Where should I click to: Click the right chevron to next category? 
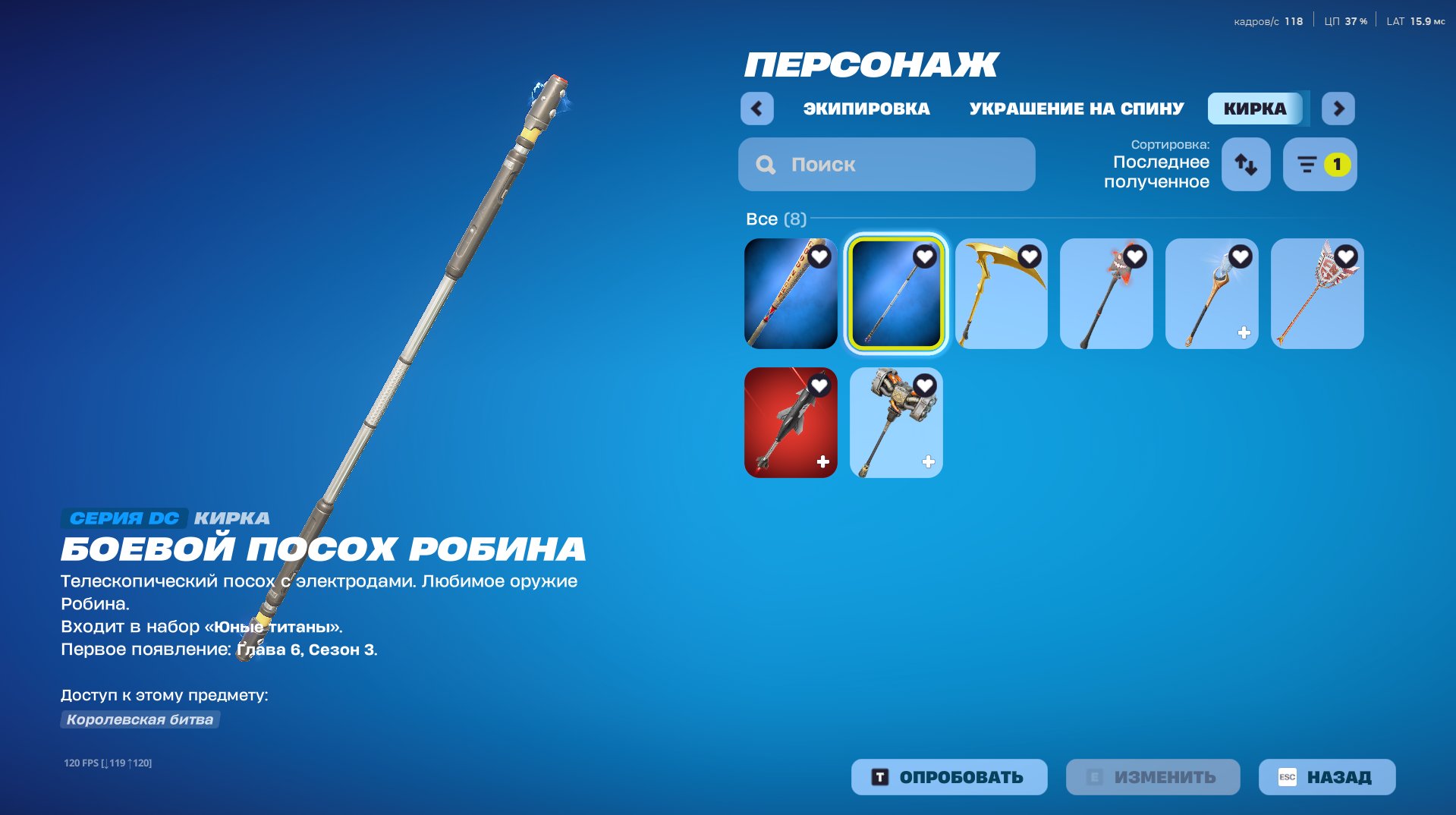pyautogui.click(x=1338, y=108)
